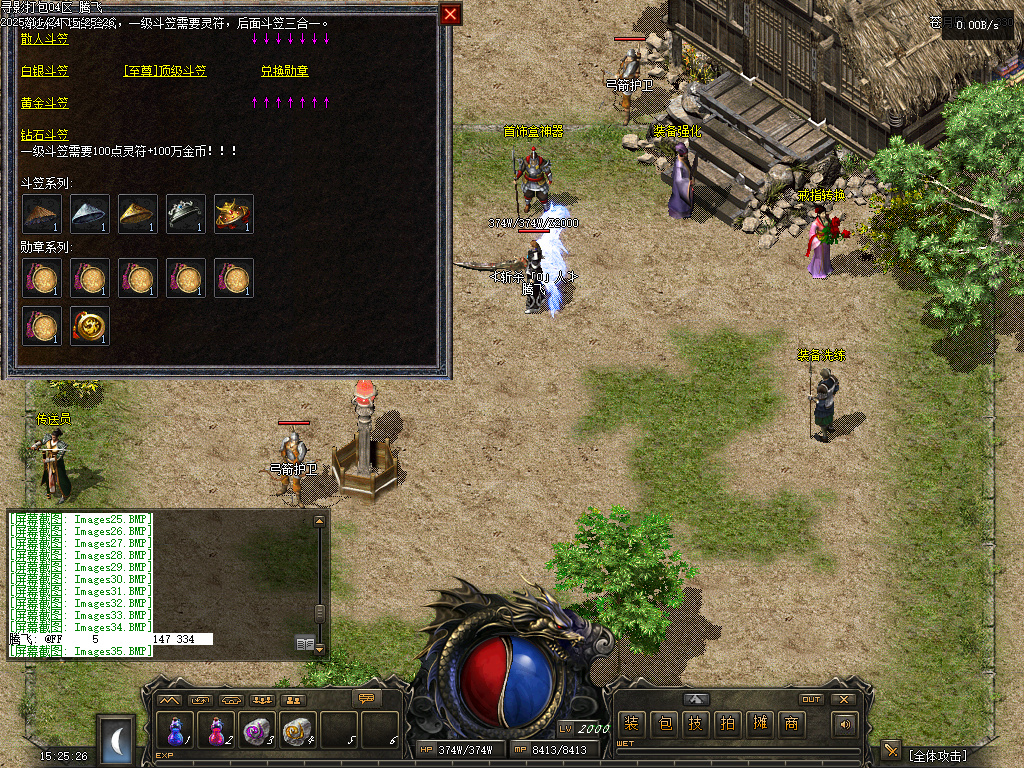Open the [至尊]顶级斗笠 link
The width and height of the screenshot is (1024, 768).
164,71
